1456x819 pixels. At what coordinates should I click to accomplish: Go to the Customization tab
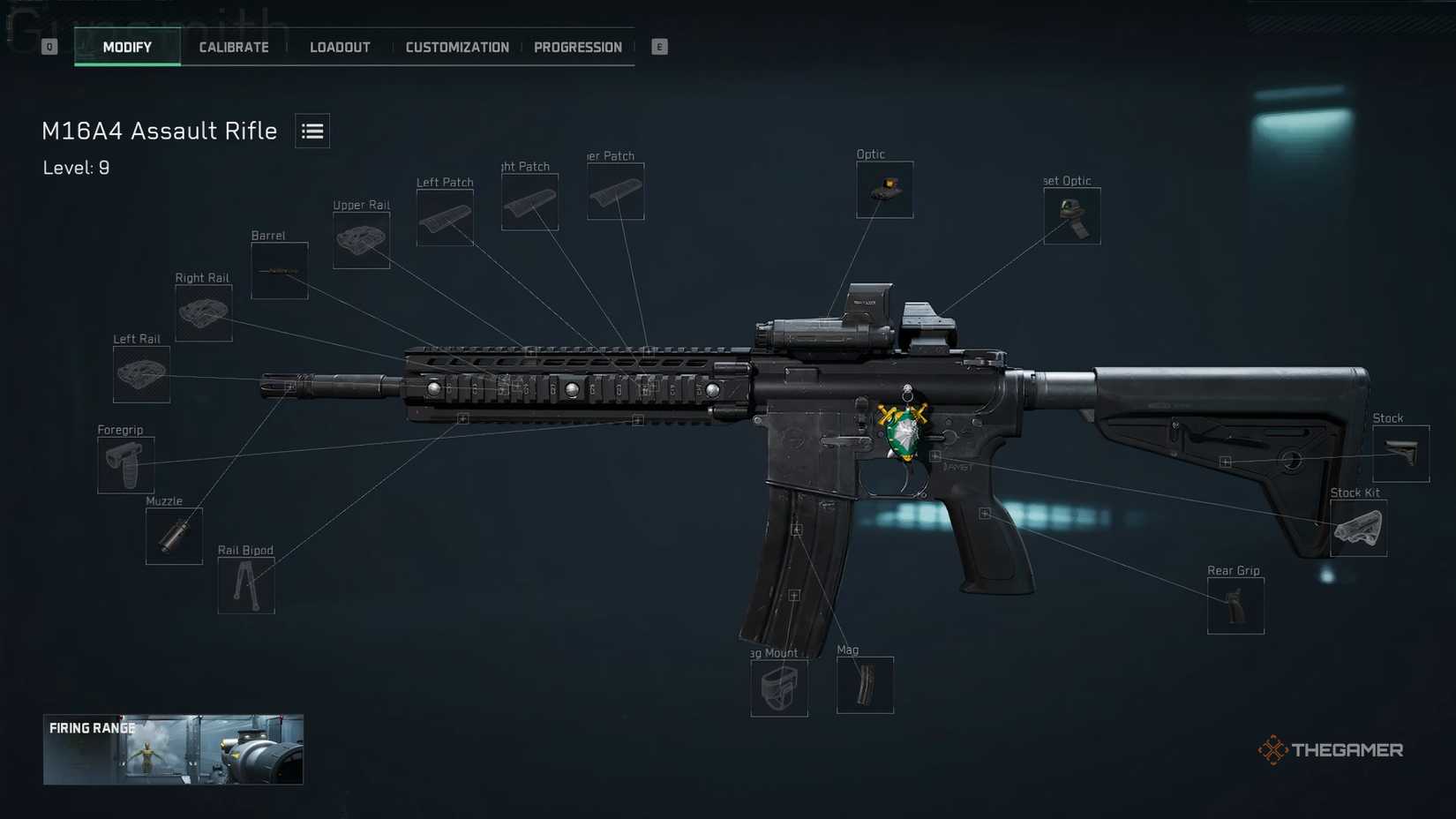457,48
